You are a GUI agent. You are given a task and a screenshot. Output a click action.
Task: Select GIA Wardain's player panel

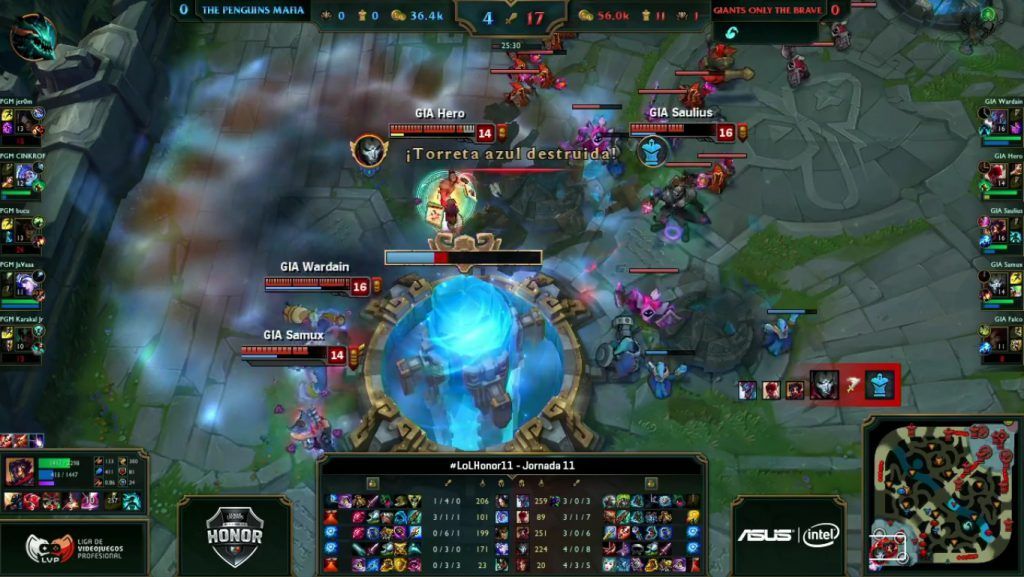click(x=1001, y=122)
